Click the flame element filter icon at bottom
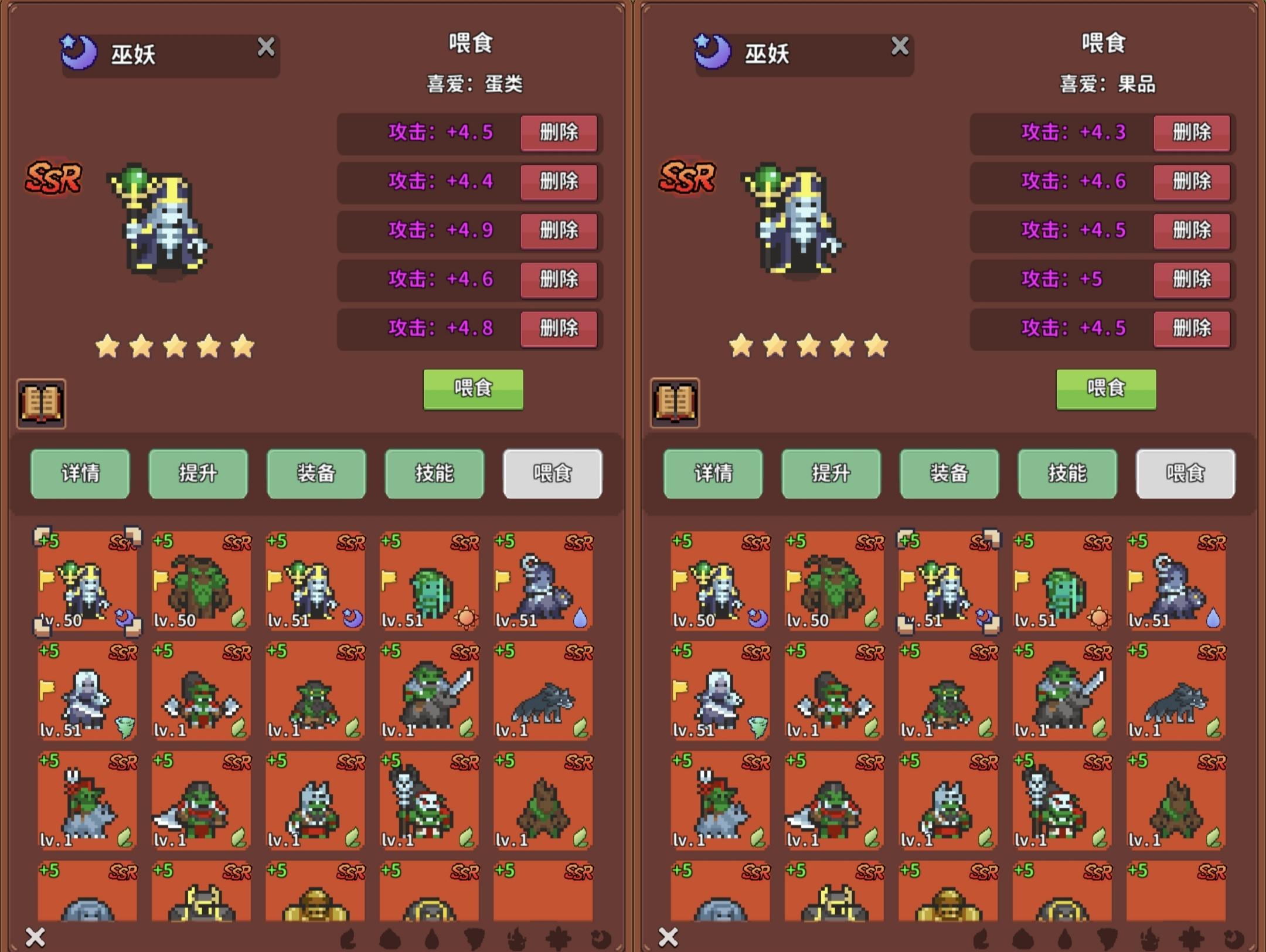Image resolution: width=1266 pixels, height=952 pixels. pos(516,939)
